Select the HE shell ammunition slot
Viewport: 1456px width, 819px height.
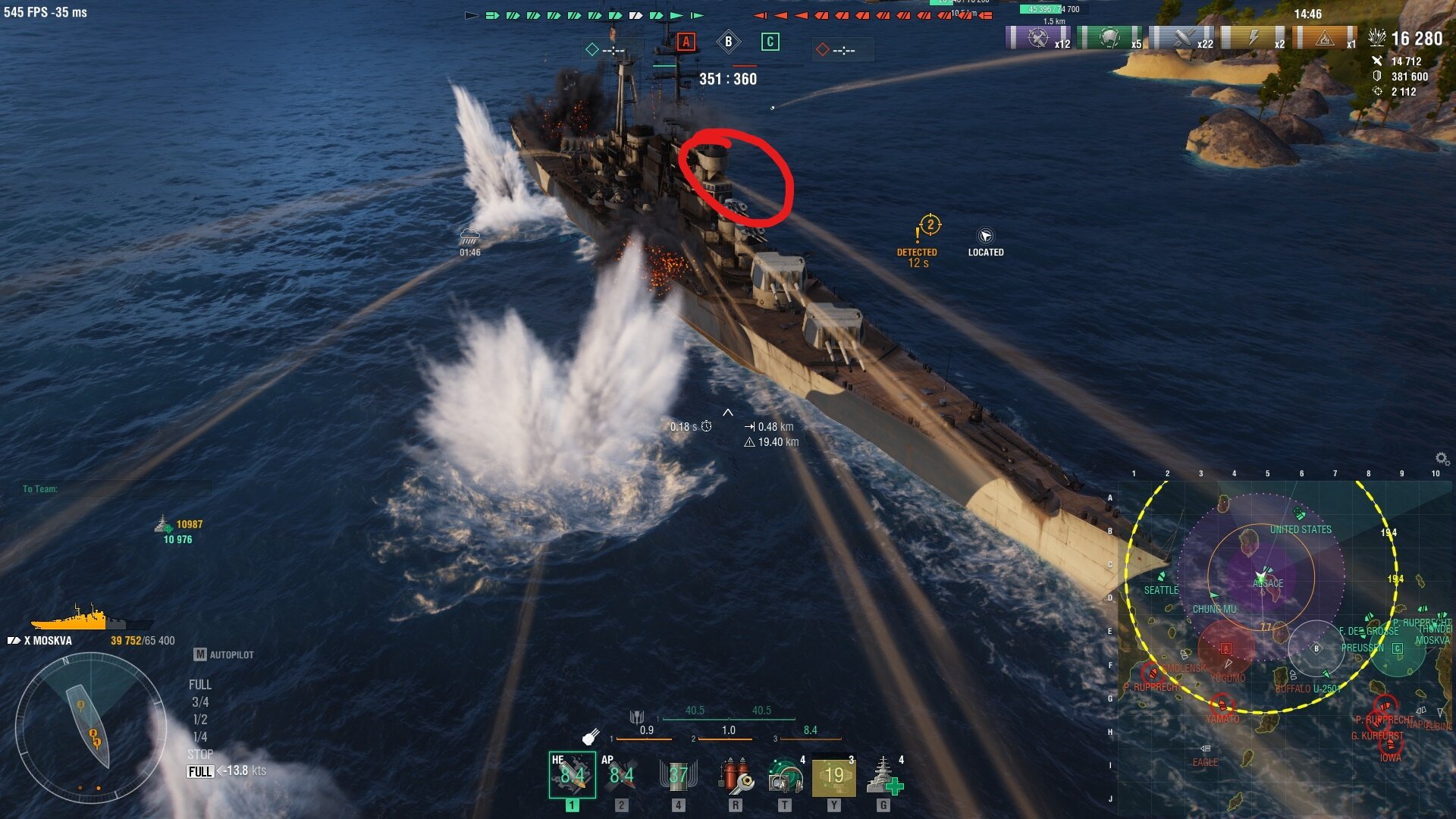[572, 775]
